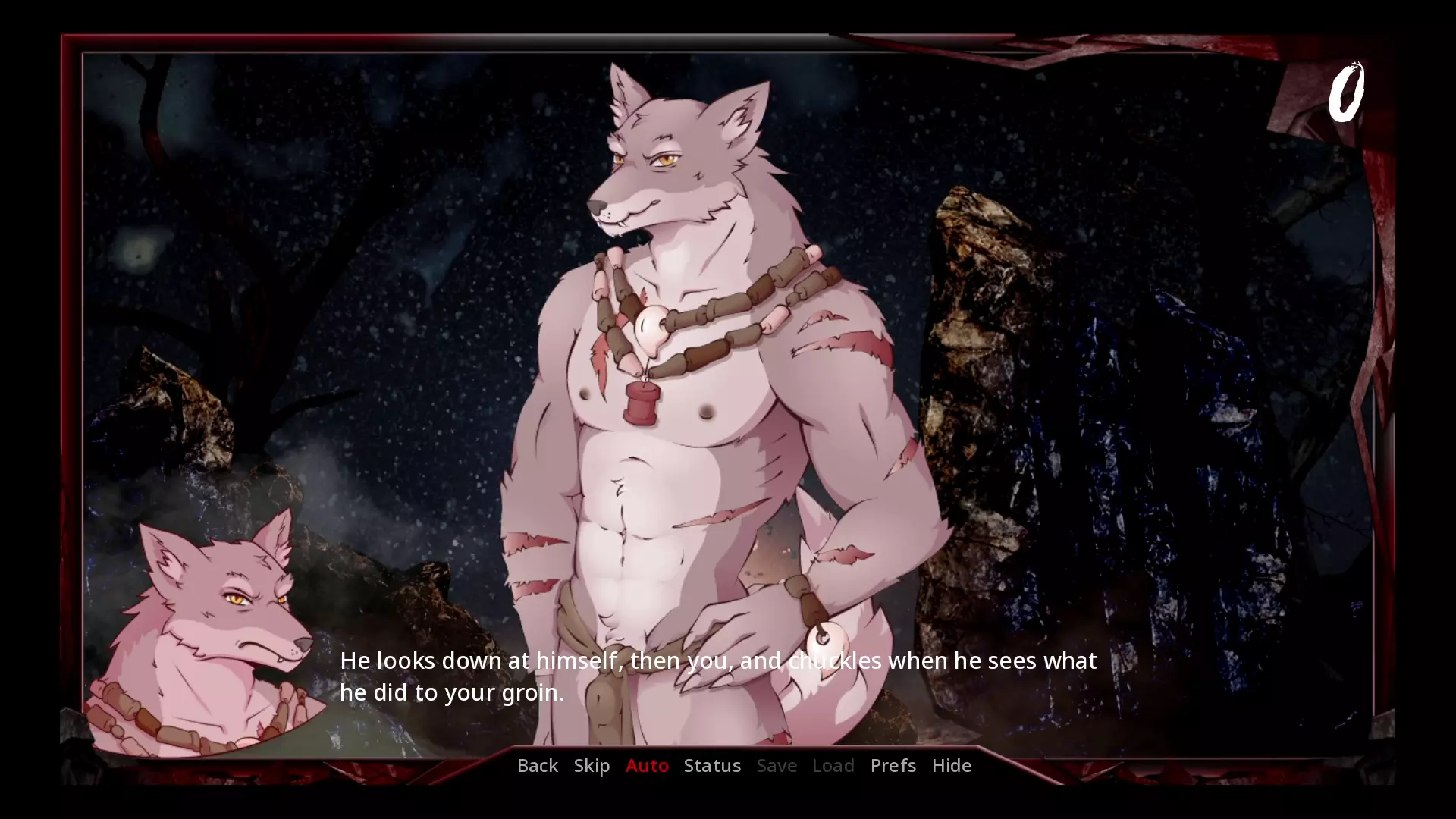1456x819 pixels.
Task: Activate Skip in the quick menu
Action: (x=591, y=765)
